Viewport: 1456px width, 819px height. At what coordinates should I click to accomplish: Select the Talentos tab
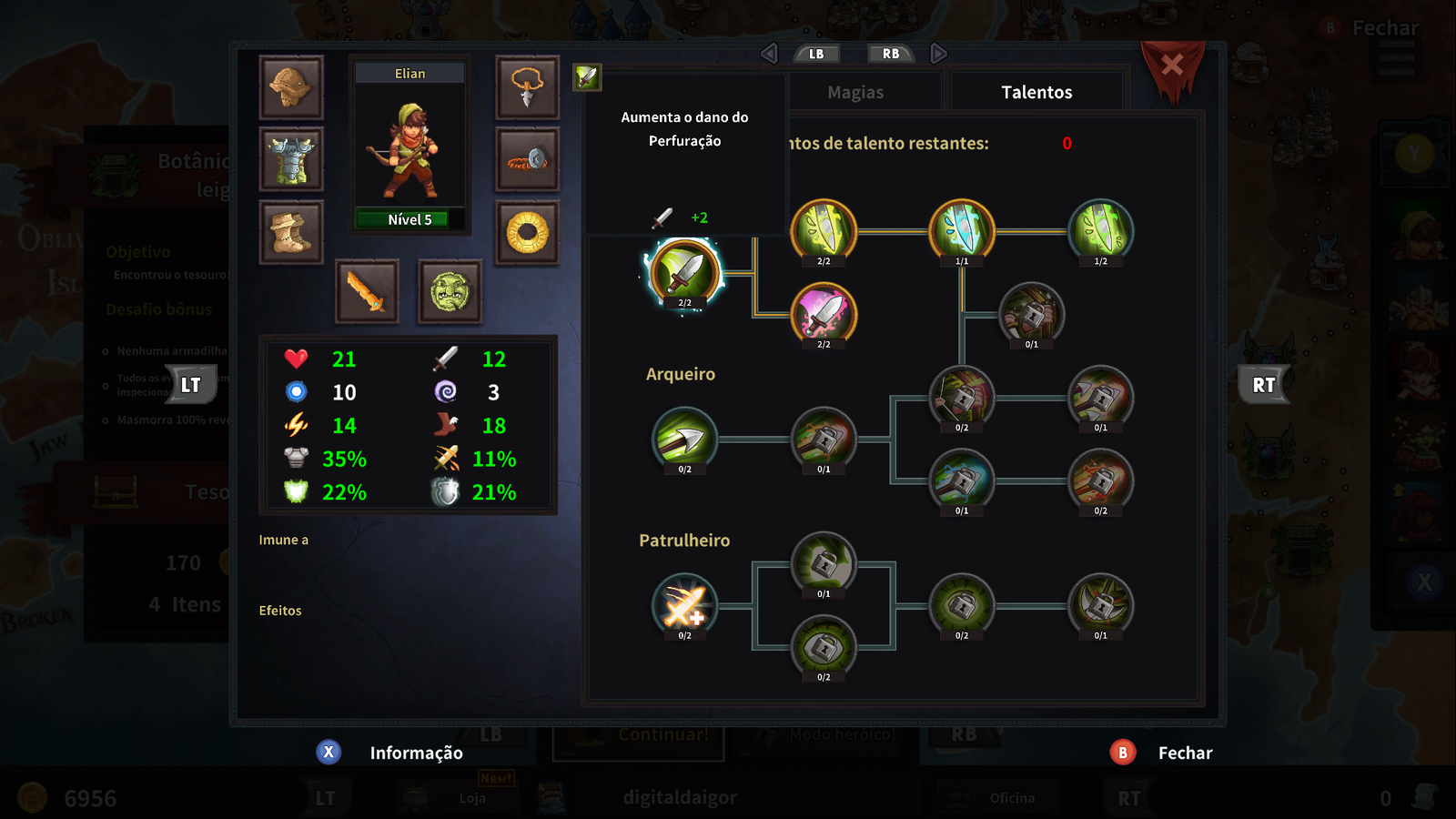click(1036, 92)
